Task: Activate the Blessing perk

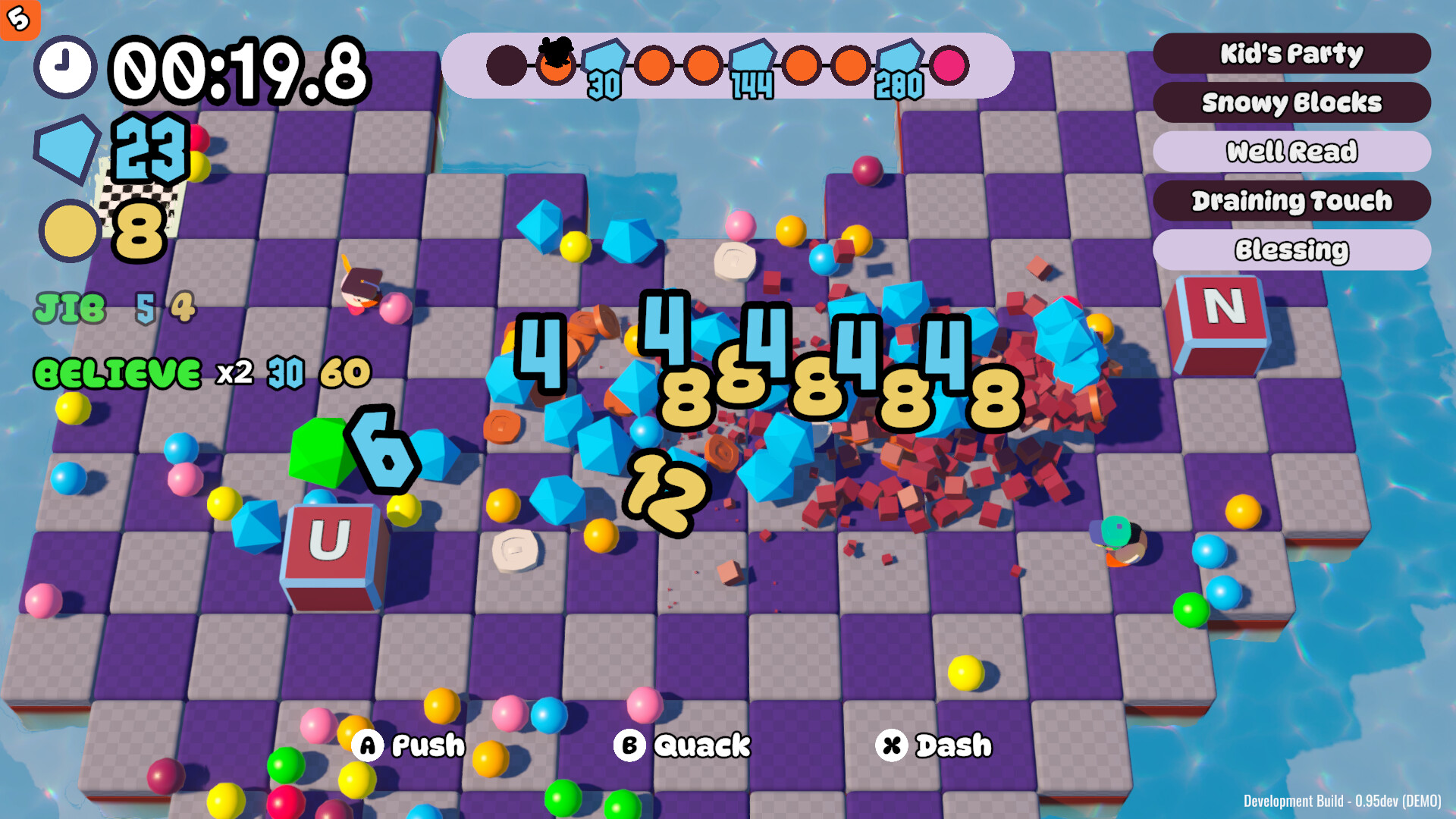Action: pos(1292,249)
